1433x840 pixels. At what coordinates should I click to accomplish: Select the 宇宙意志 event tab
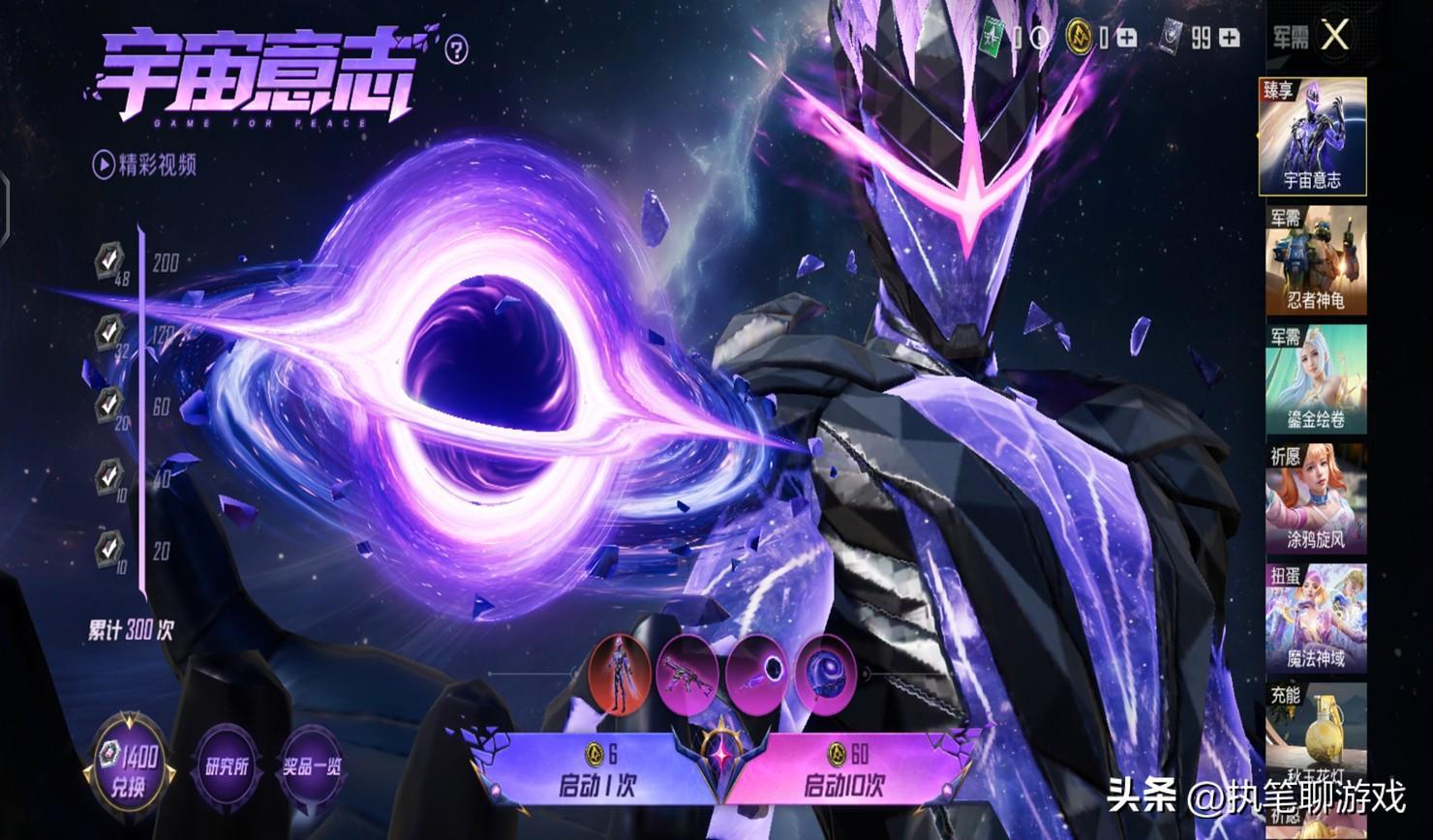coord(1312,136)
